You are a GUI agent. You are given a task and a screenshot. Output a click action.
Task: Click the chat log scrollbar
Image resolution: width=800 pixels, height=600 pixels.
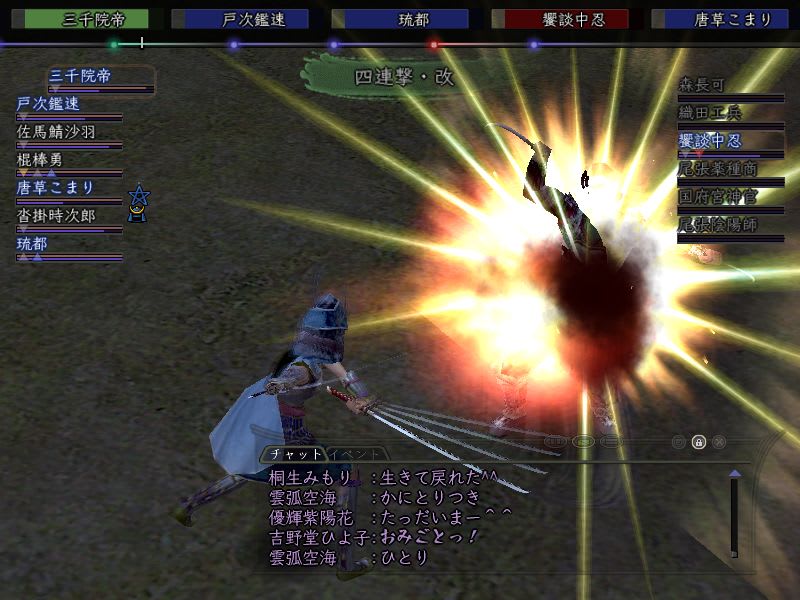734,515
